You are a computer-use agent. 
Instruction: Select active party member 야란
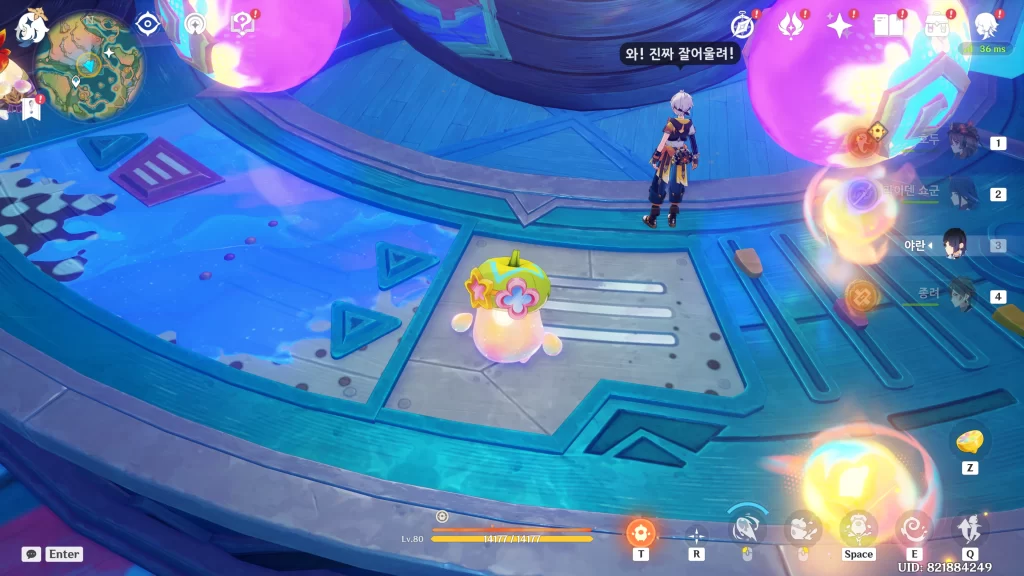(955, 245)
